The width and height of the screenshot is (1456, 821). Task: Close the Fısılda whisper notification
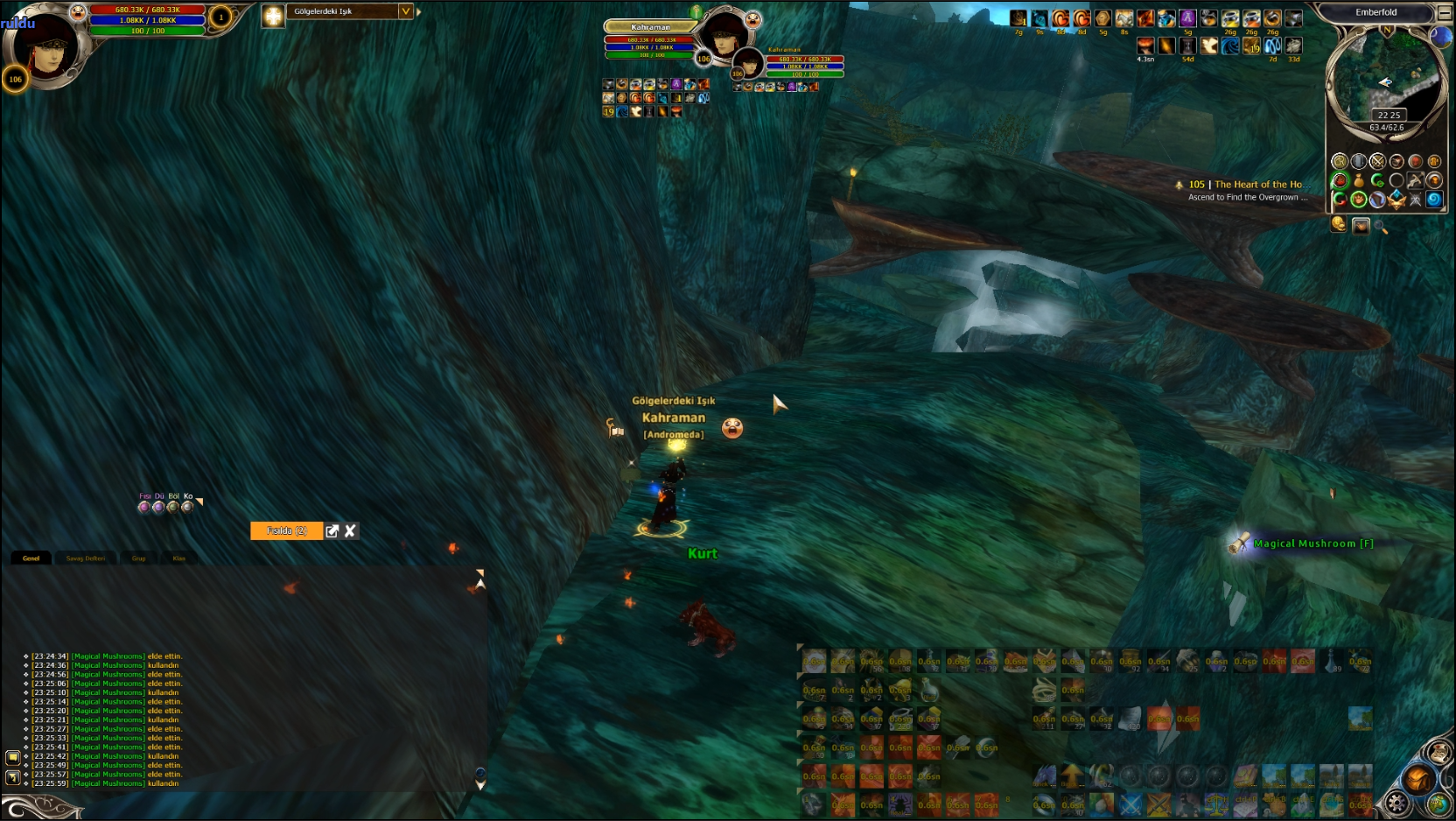[x=350, y=531]
